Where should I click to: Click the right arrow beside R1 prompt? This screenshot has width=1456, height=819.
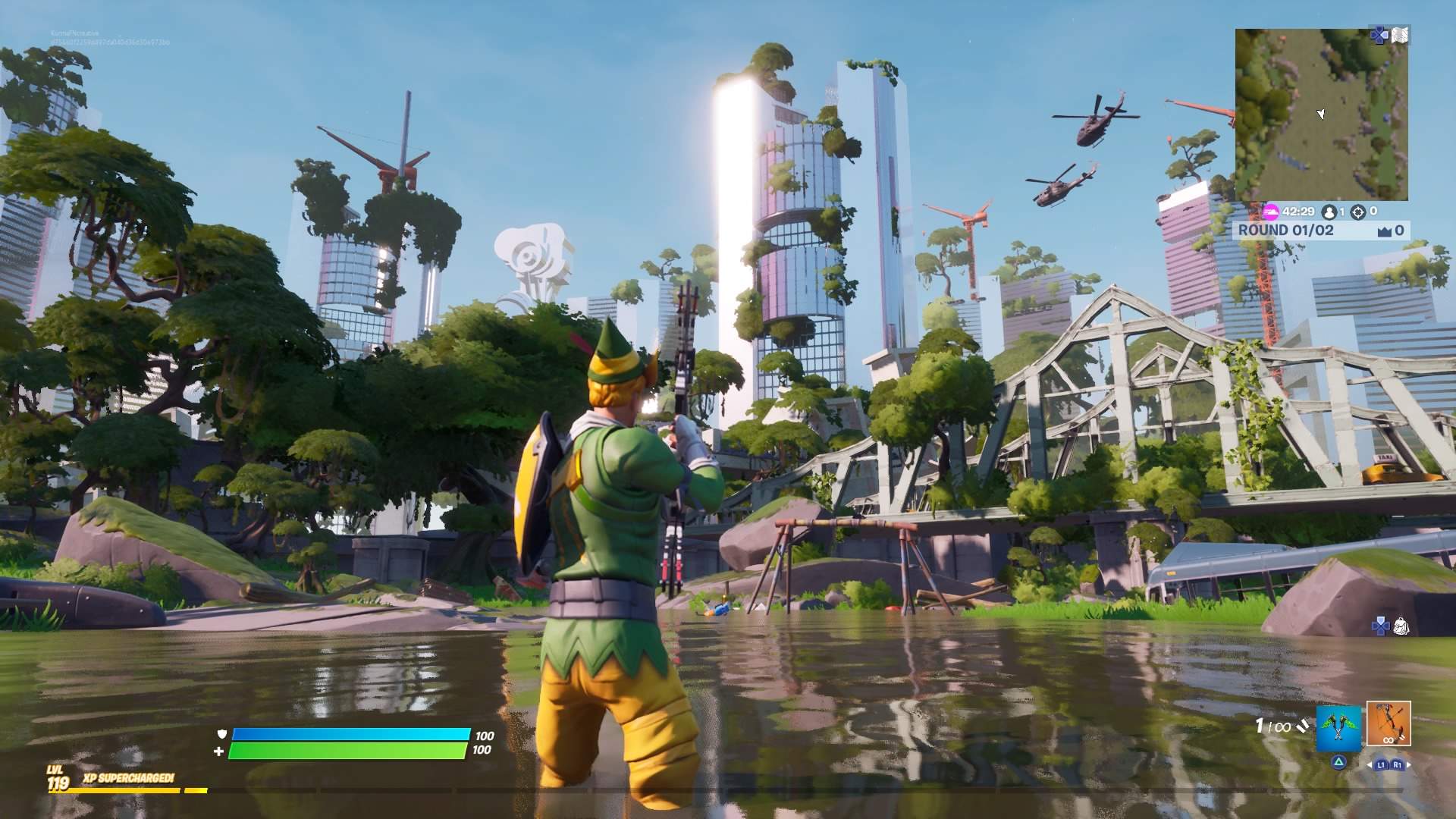1409,765
